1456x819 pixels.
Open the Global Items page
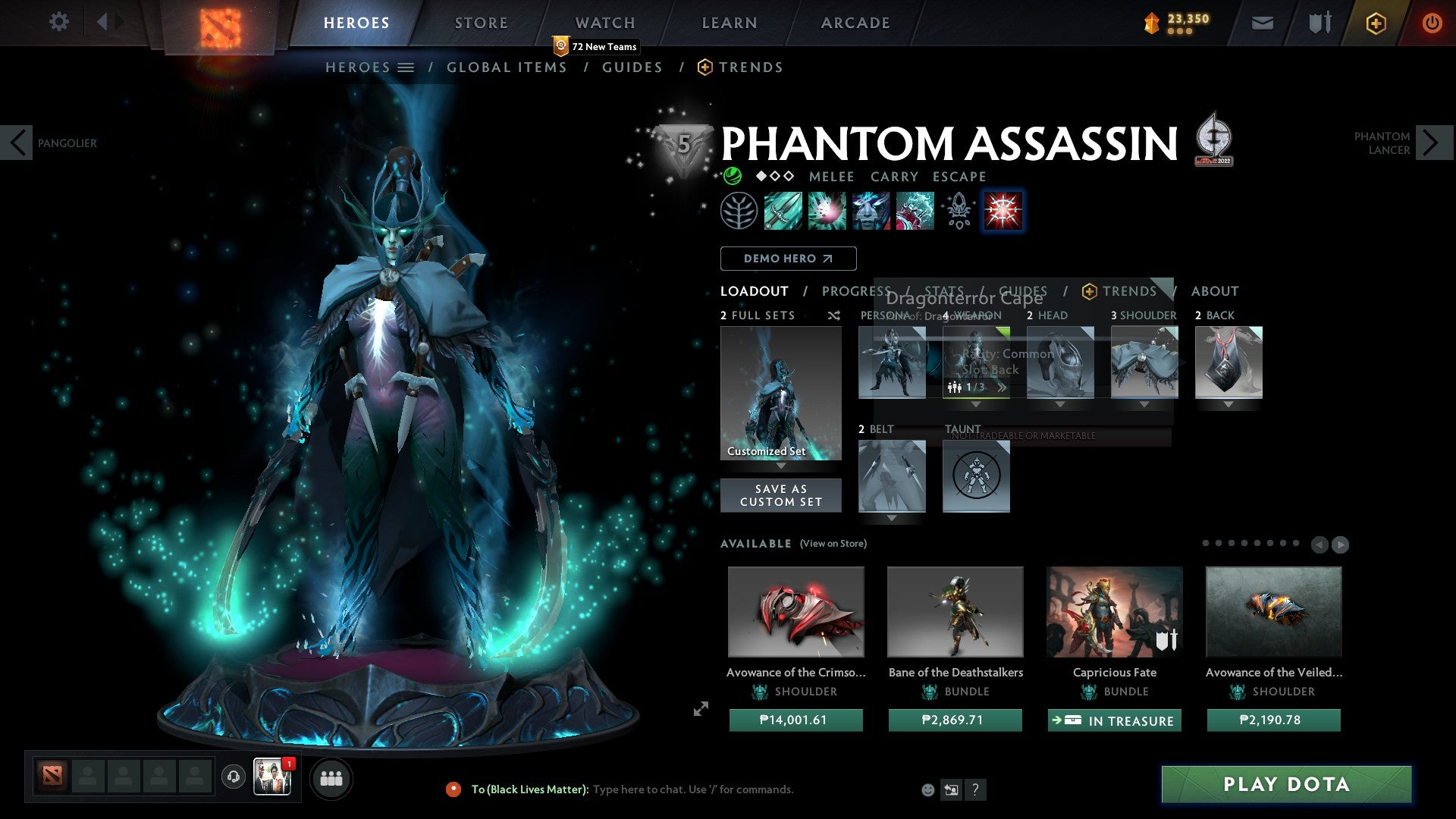click(507, 67)
